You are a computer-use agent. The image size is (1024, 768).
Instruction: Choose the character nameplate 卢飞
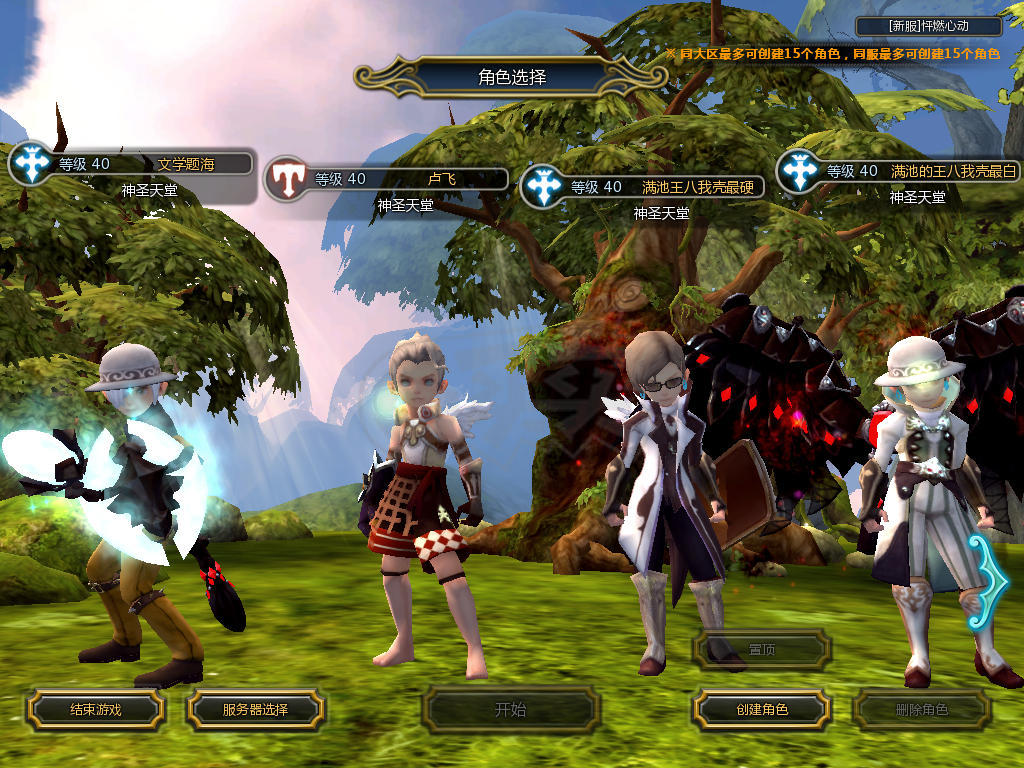coord(441,179)
